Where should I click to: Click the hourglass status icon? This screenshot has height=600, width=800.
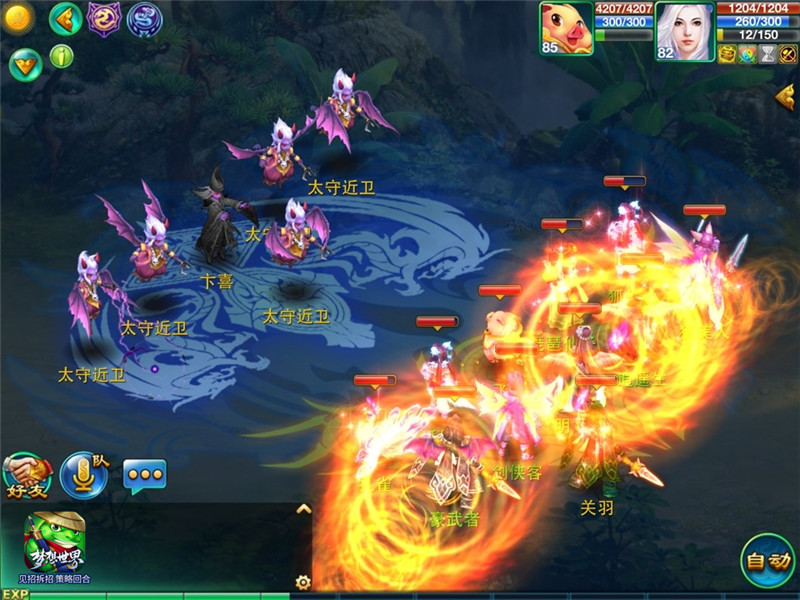[x=768, y=54]
